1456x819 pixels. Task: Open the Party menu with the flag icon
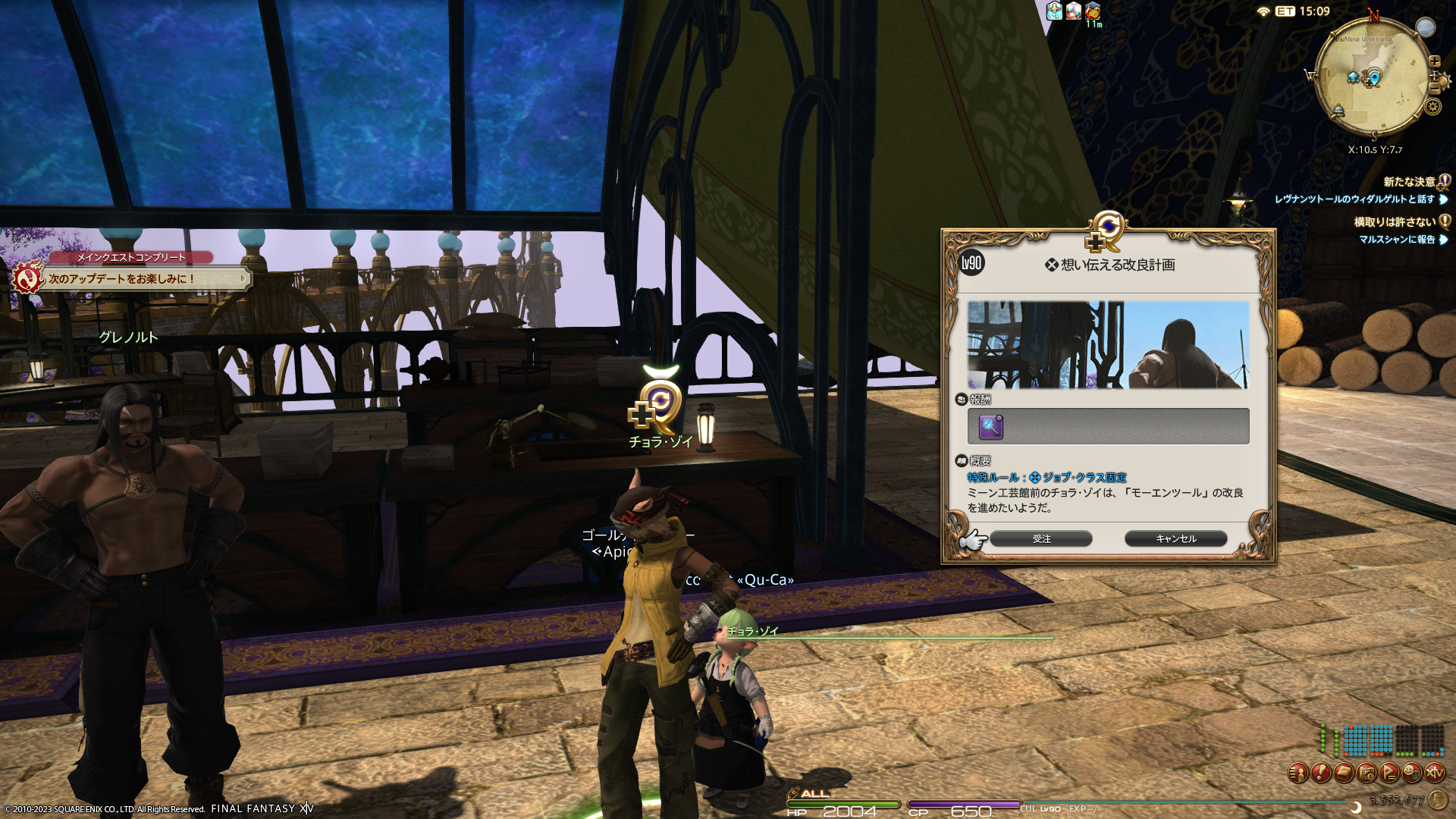tap(1389, 773)
